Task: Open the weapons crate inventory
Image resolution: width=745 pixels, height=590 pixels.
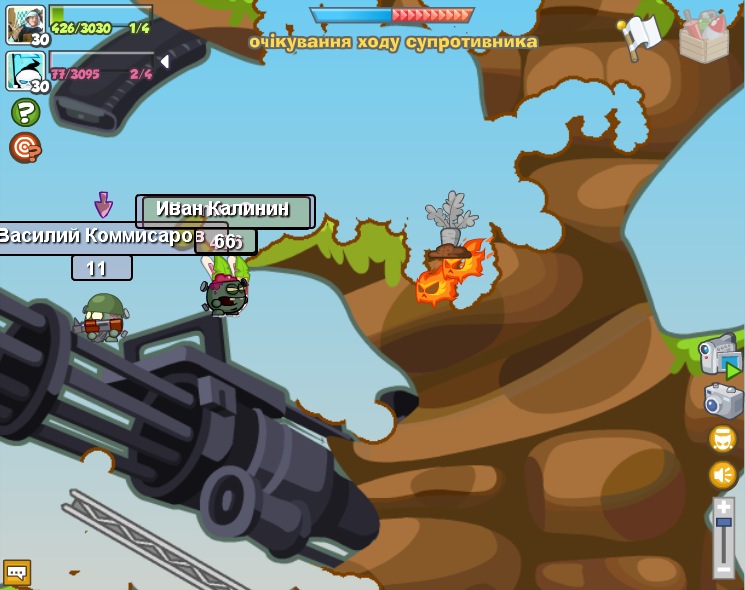Action: (704, 37)
